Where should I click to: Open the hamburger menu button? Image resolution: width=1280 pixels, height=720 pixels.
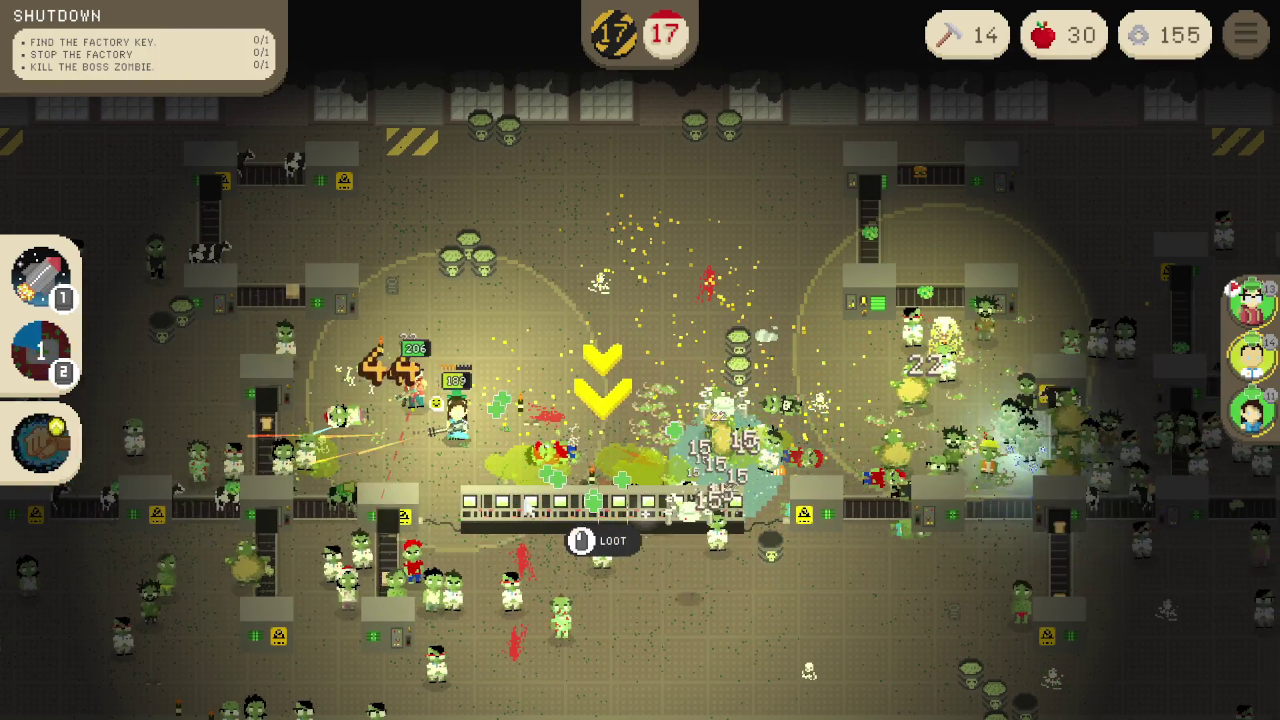(1246, 35)
